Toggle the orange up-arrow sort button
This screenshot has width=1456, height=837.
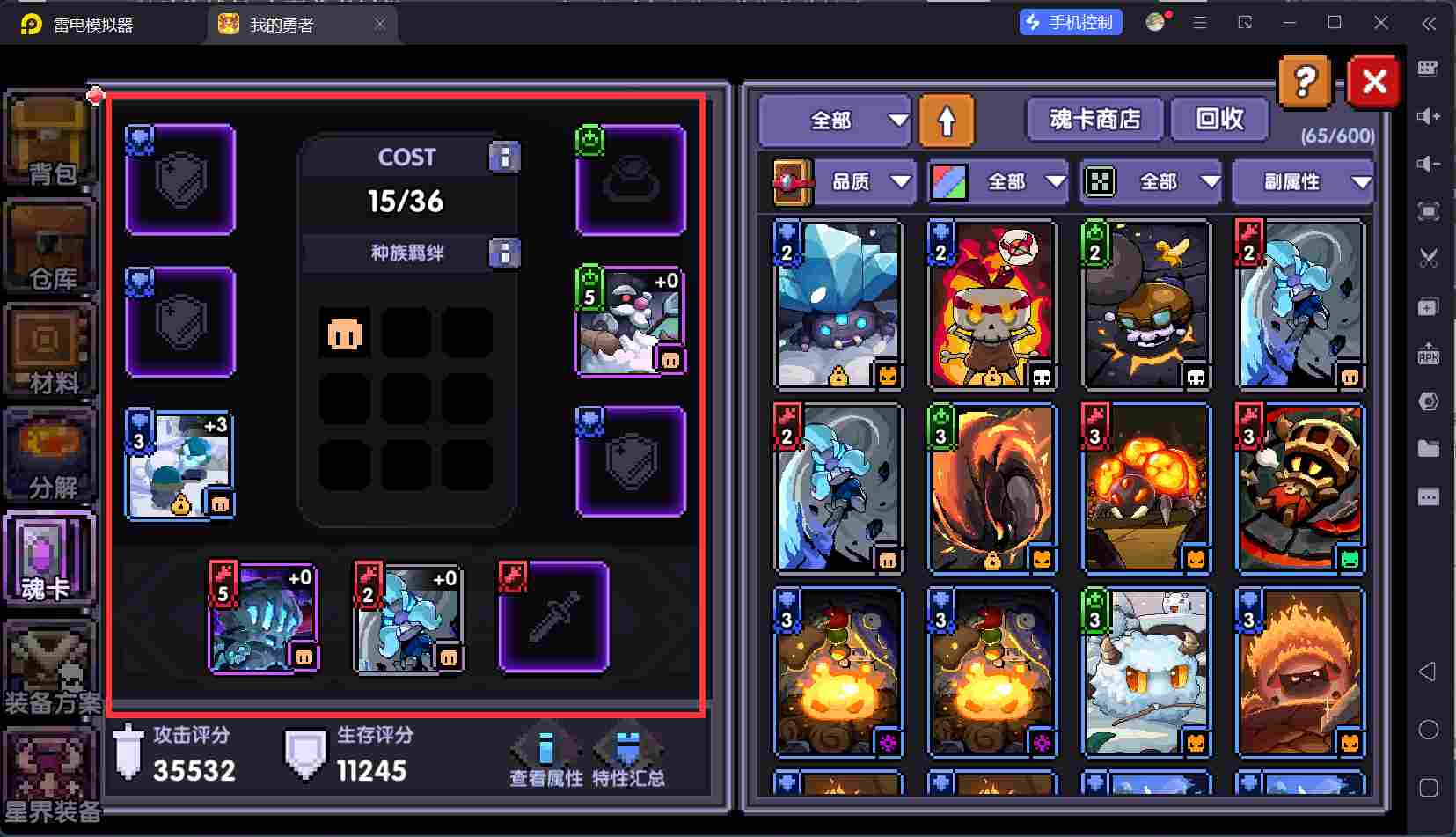tap(947, 120)
